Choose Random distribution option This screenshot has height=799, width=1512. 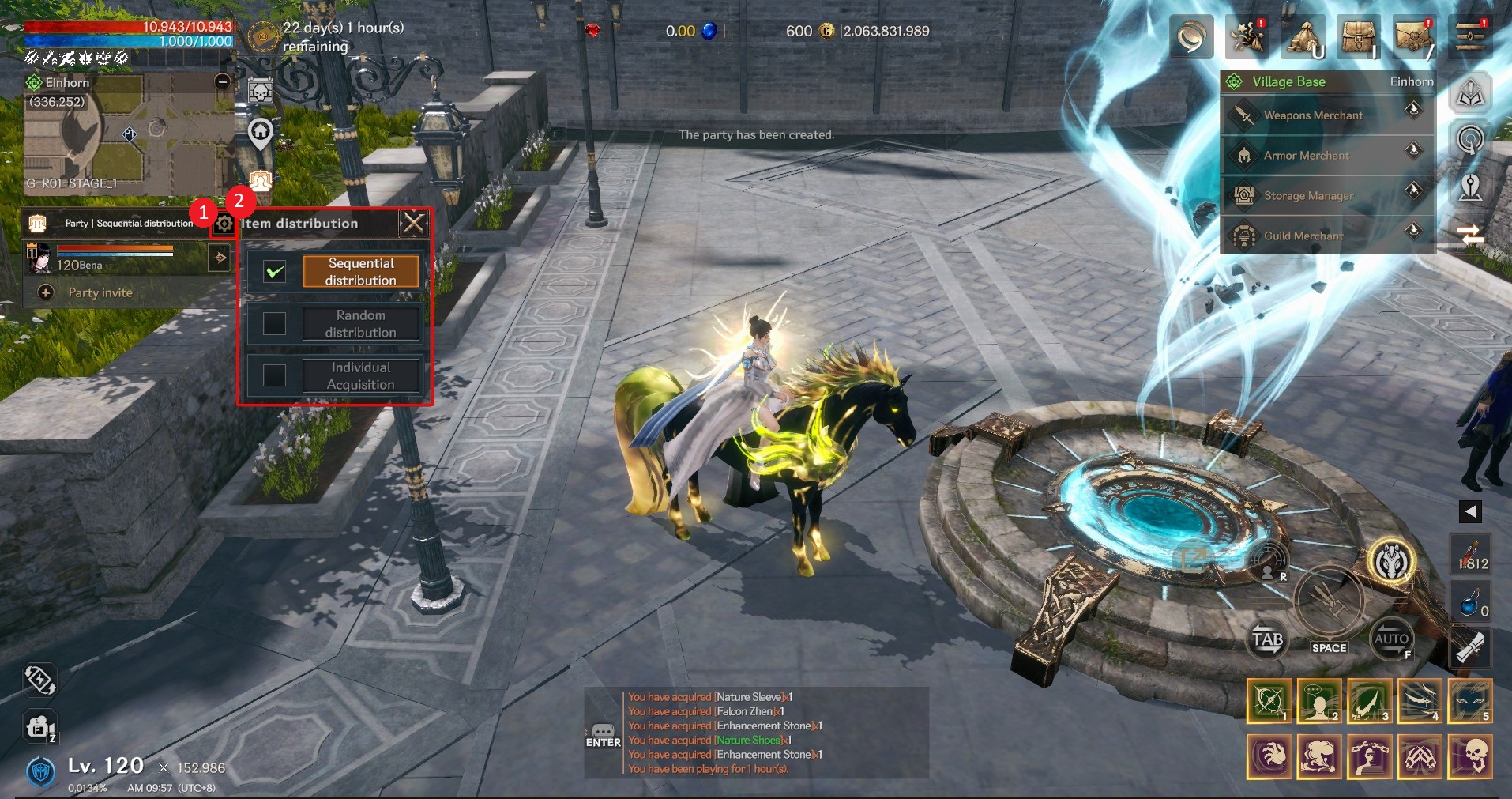[360, 324]
